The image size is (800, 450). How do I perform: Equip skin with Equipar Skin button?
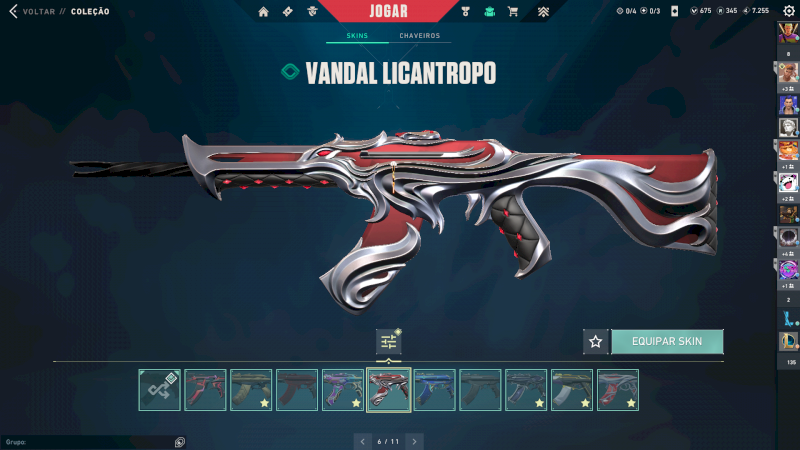click(x=667, y=341)
